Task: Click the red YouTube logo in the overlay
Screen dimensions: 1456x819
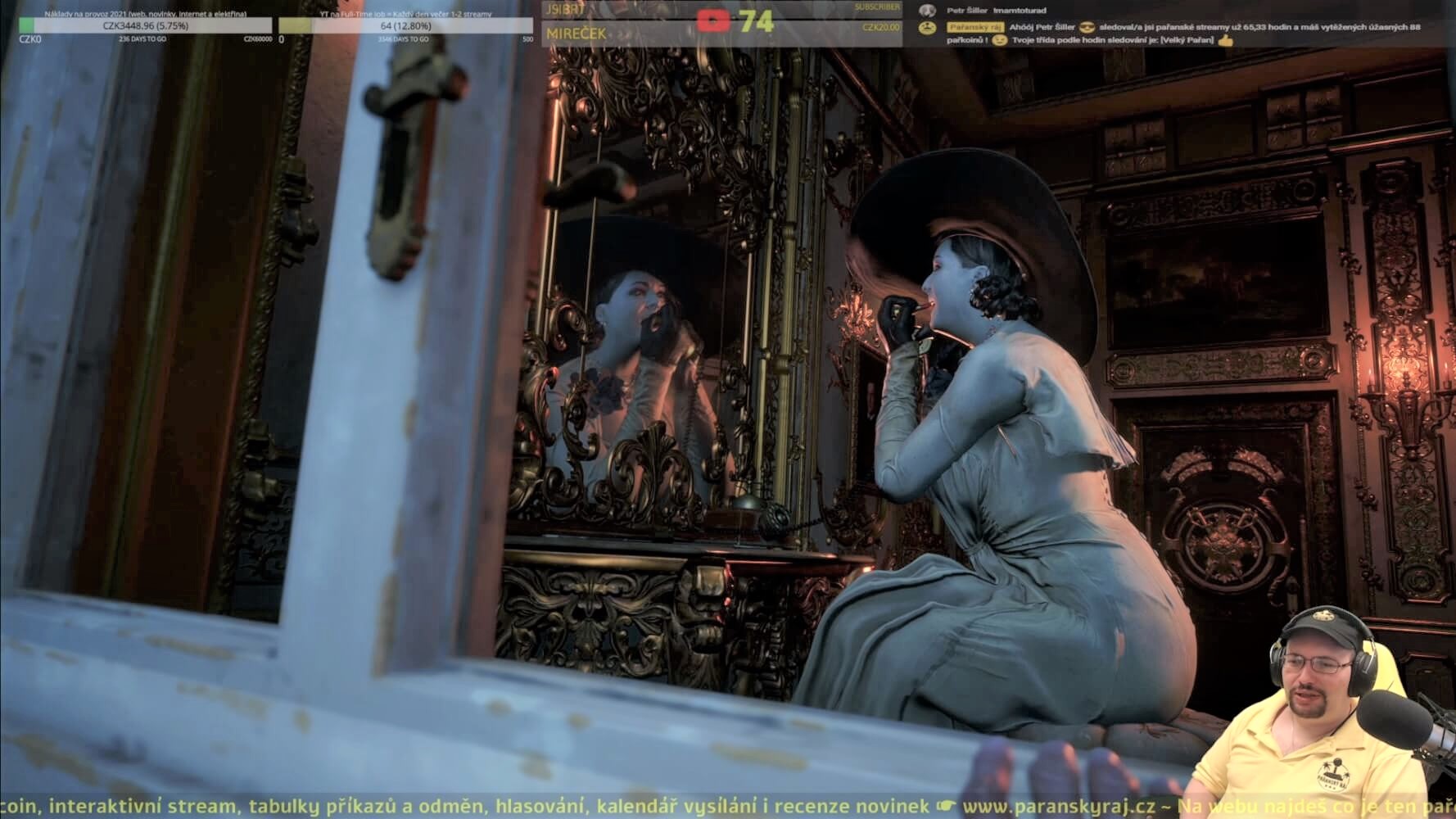Action: click(x=712, y=20)
